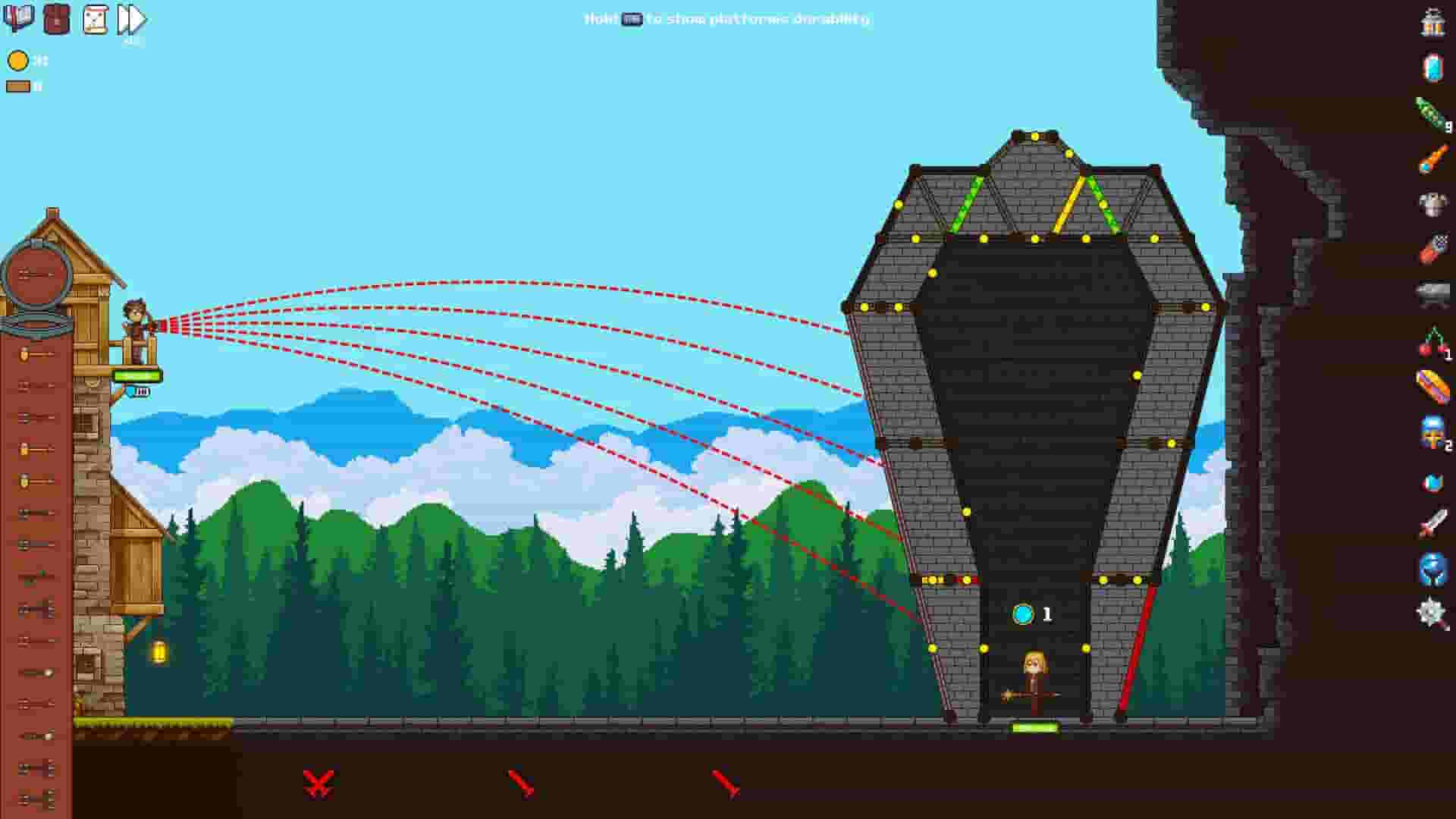This screenshot has height=819, width=1456.
Task: Select the top arrow slot in the left quiver panel
Action: tap(30, 353)
